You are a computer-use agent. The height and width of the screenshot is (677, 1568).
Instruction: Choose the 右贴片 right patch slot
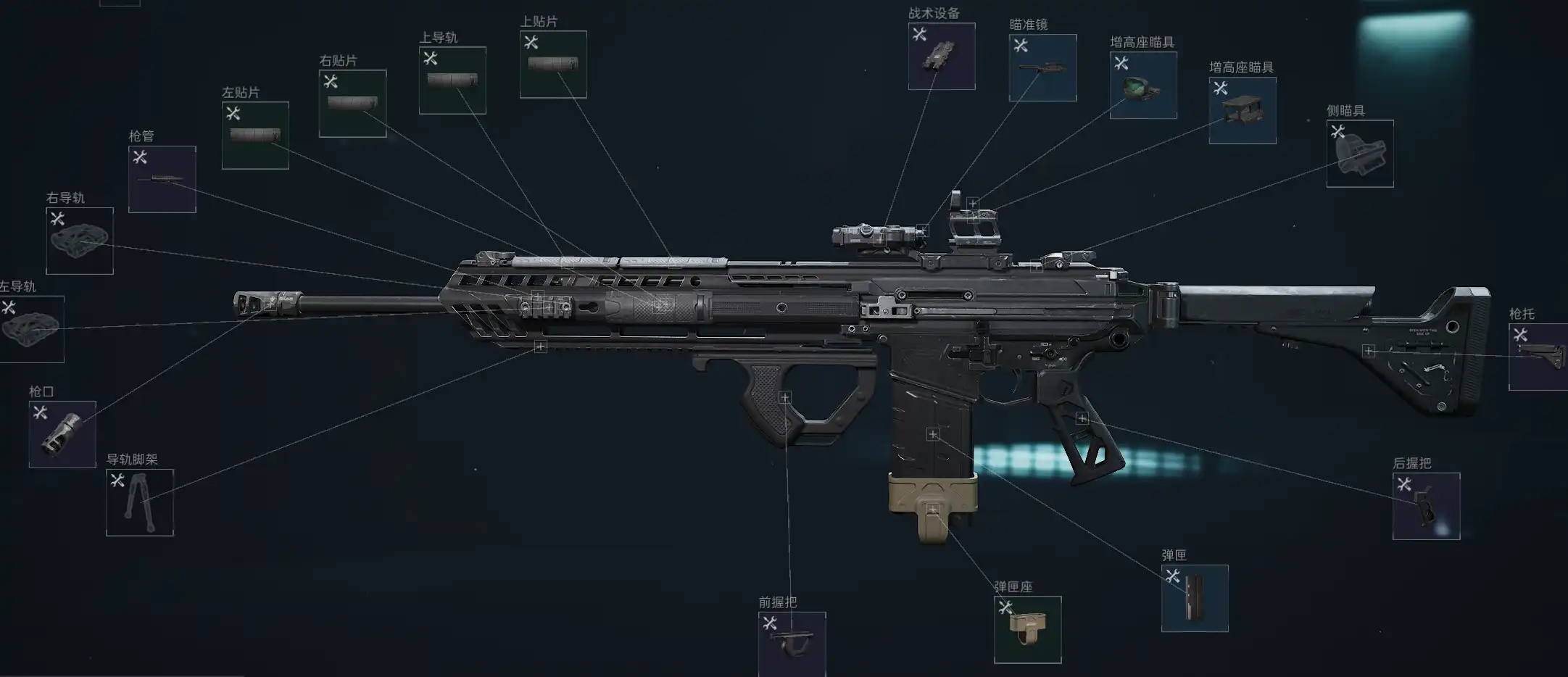[352, 104]
